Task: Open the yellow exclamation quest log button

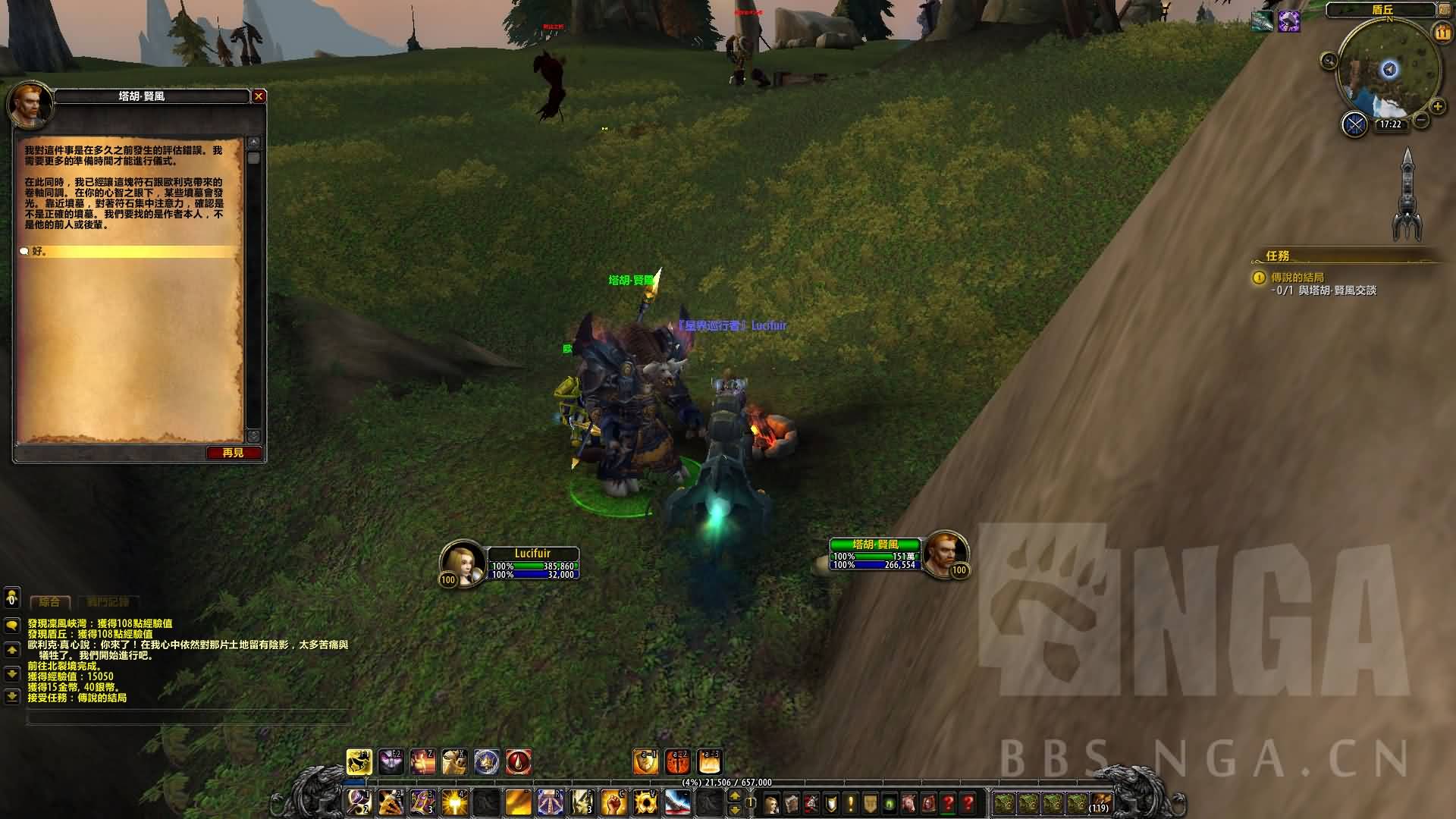Action: [x=850, y=803]
